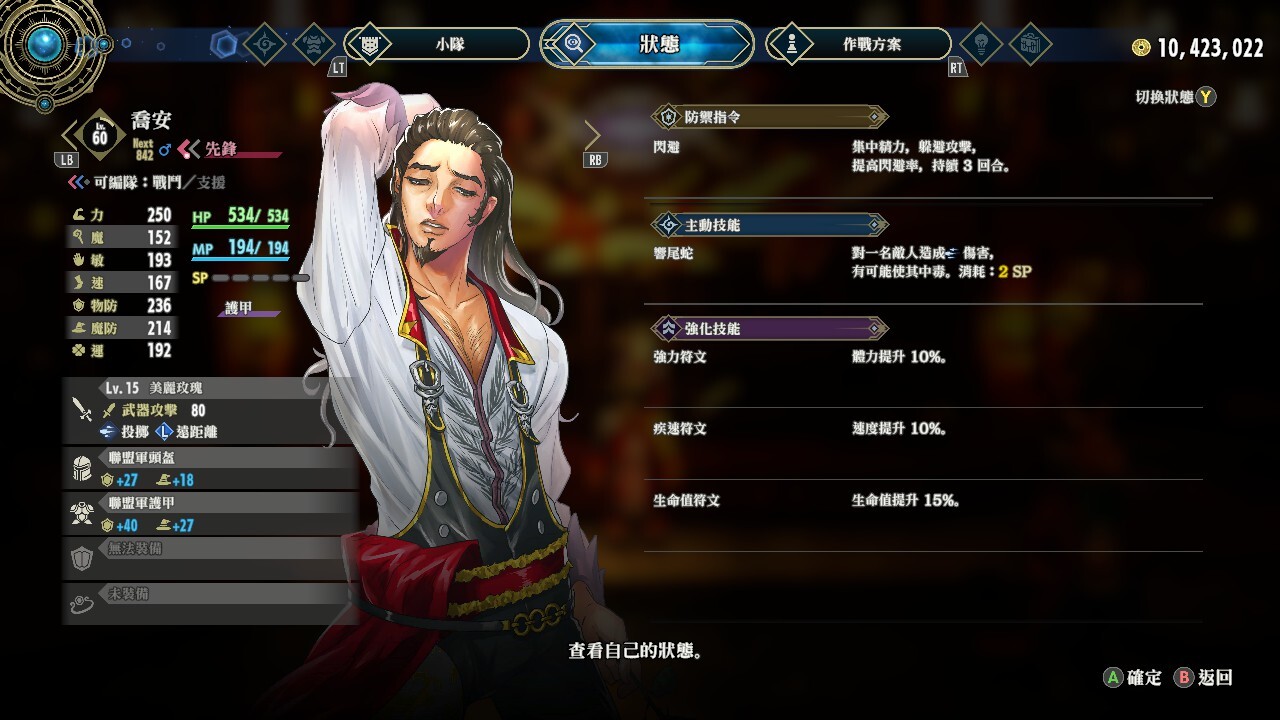Select the 強力符文 rune skill

pyautogui.click(x=680, y=357)
